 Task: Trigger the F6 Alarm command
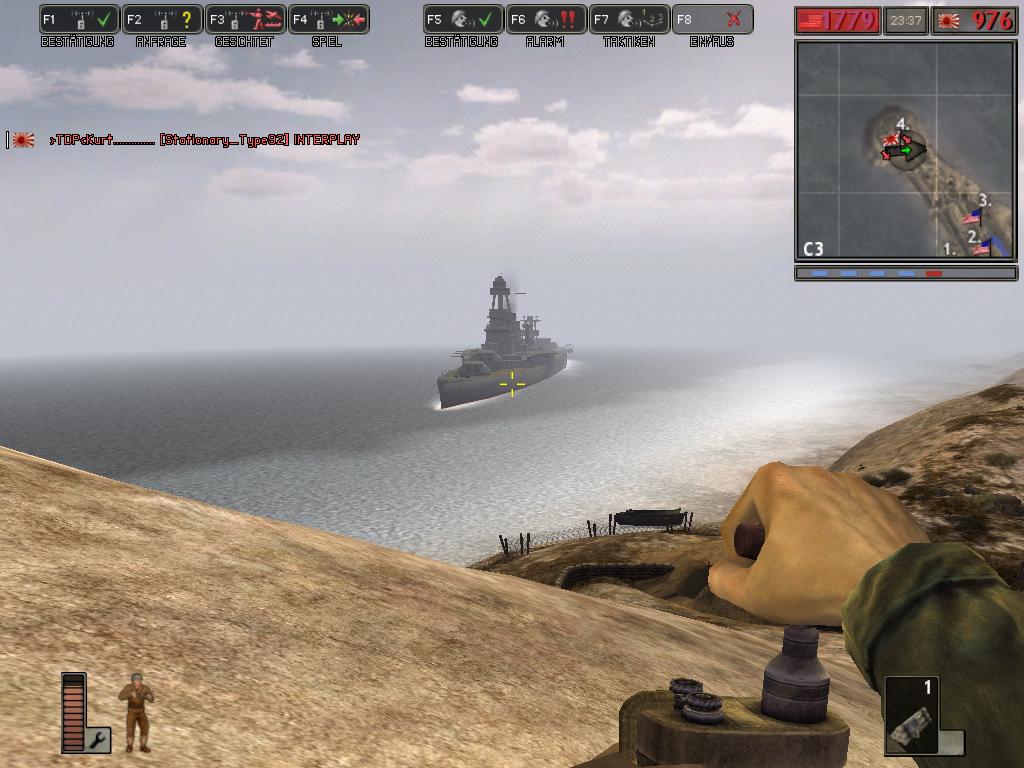(546, 19)
